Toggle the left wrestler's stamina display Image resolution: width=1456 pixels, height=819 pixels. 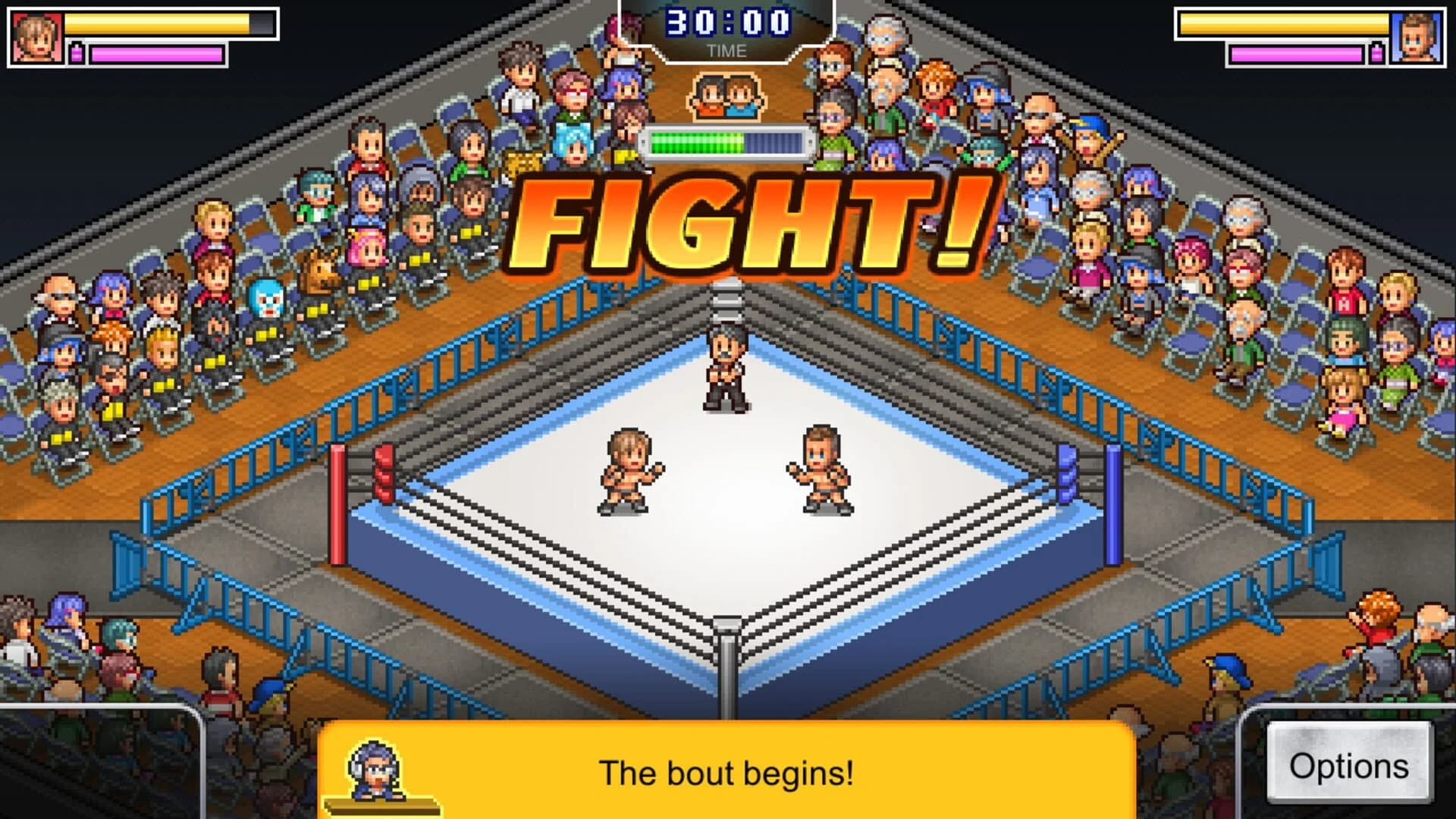click(155, 52)
